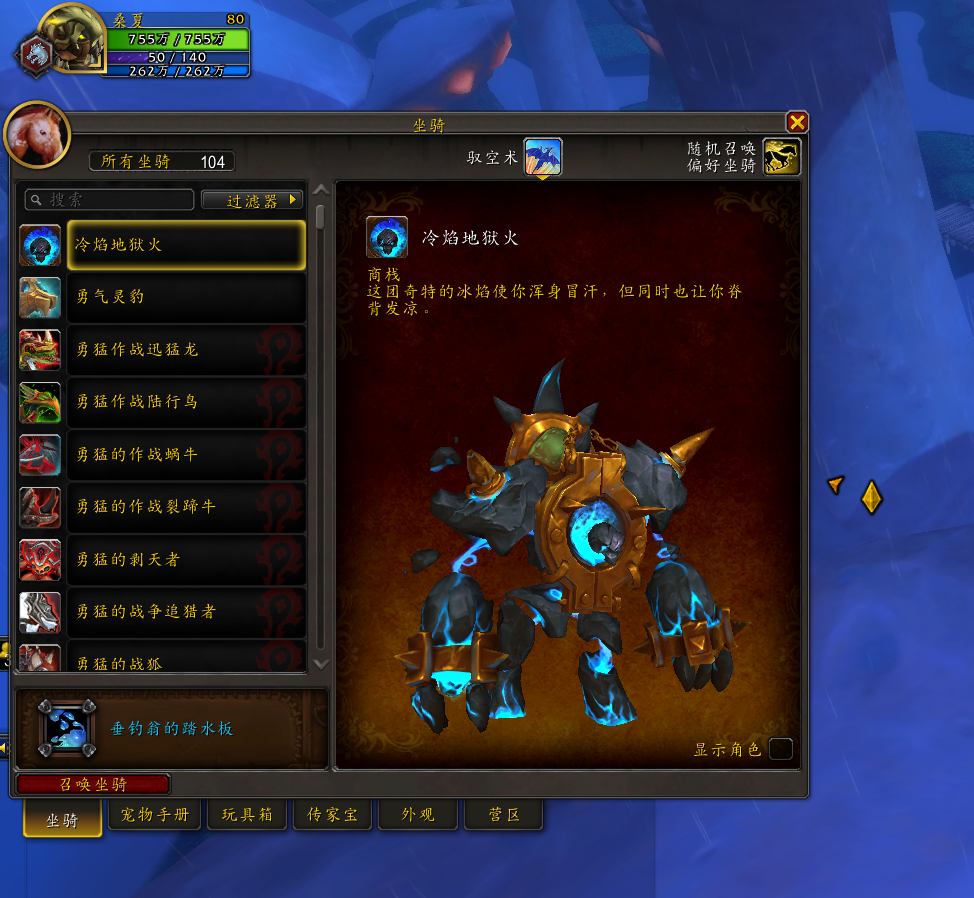Open the 外观 appearances tab
The width and height of the screenshot is (974, 898).
coord(418,815)
